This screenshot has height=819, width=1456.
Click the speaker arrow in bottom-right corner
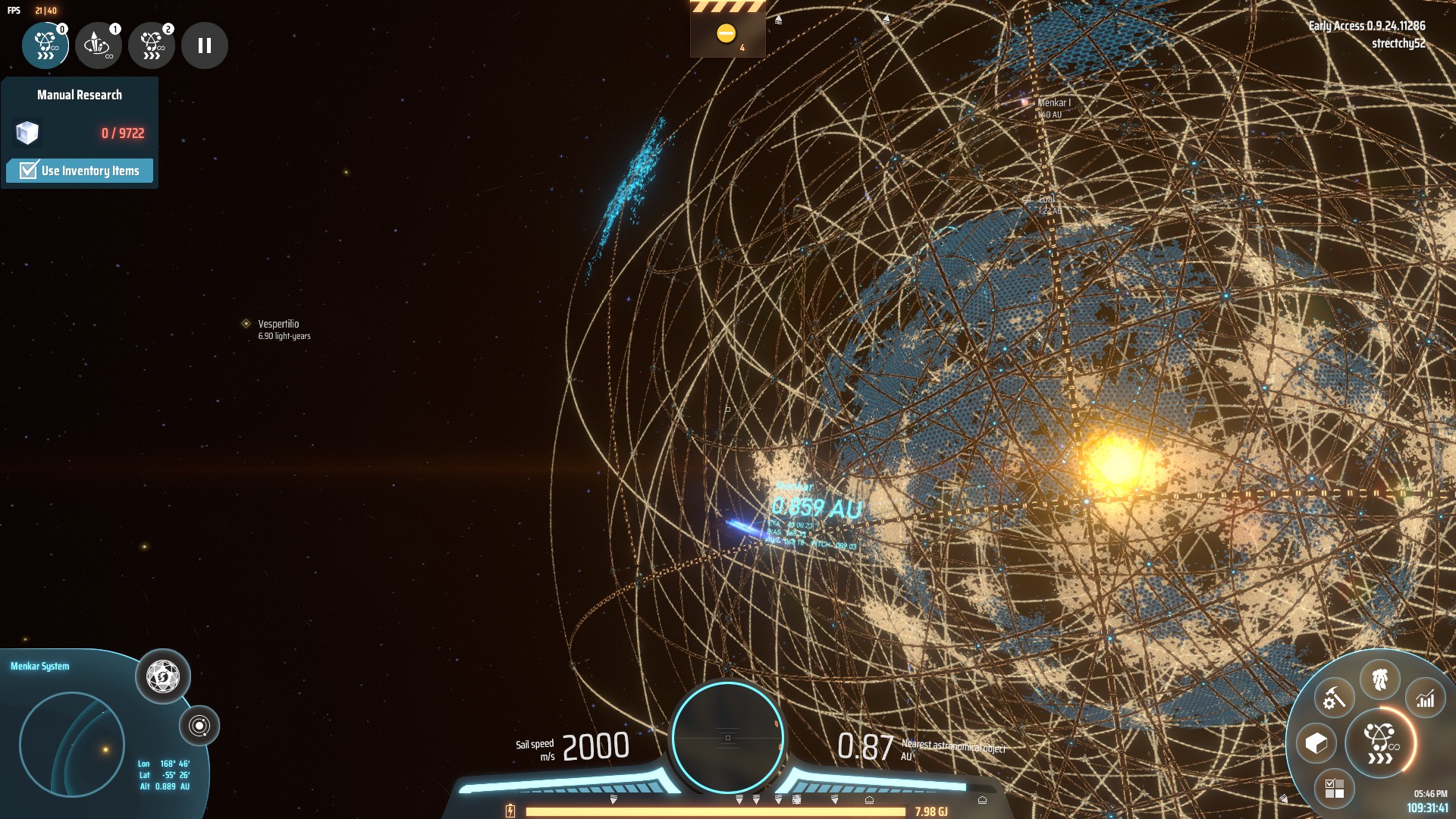click(x=1285, y=797)
